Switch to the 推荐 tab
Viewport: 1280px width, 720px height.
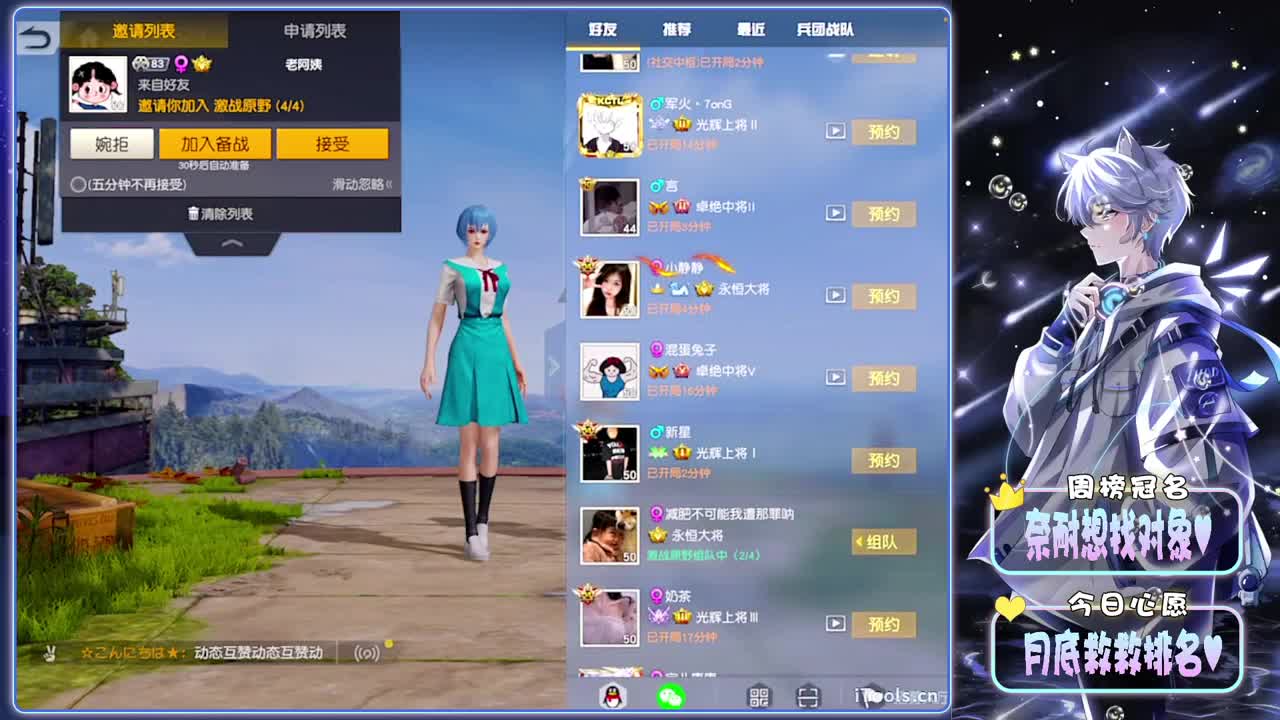(679, 30)
